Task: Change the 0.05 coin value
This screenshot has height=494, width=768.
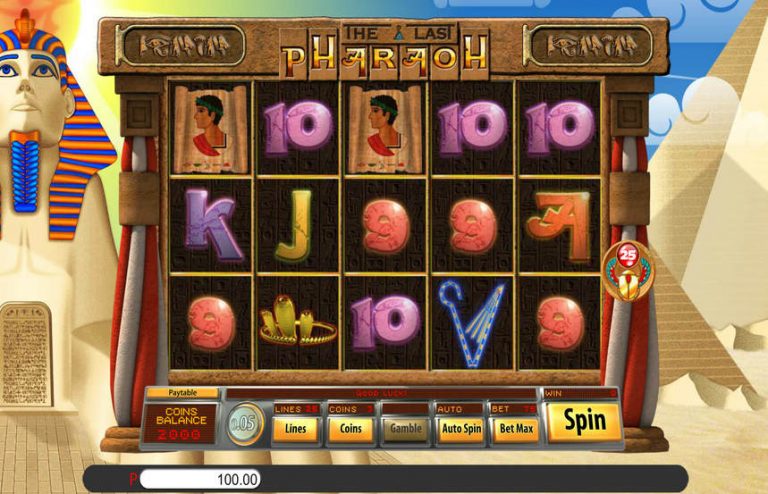Action: coord(243,425)
